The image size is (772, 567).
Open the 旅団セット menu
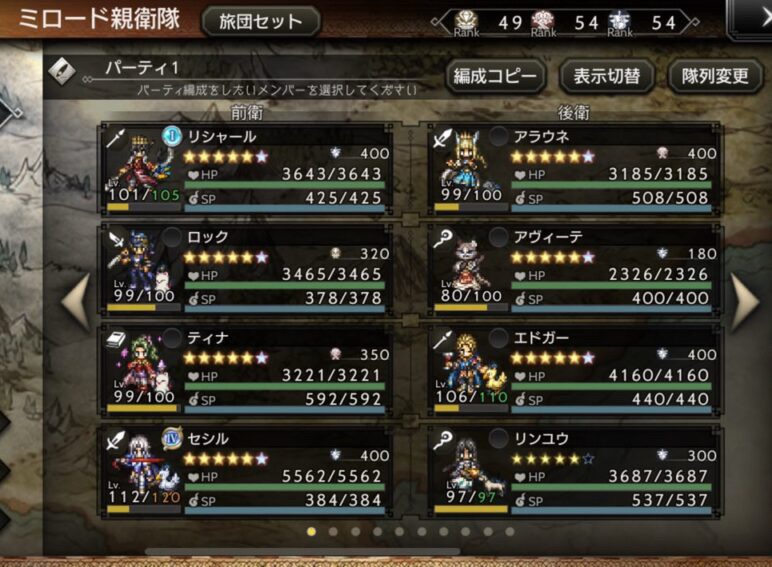261,22
